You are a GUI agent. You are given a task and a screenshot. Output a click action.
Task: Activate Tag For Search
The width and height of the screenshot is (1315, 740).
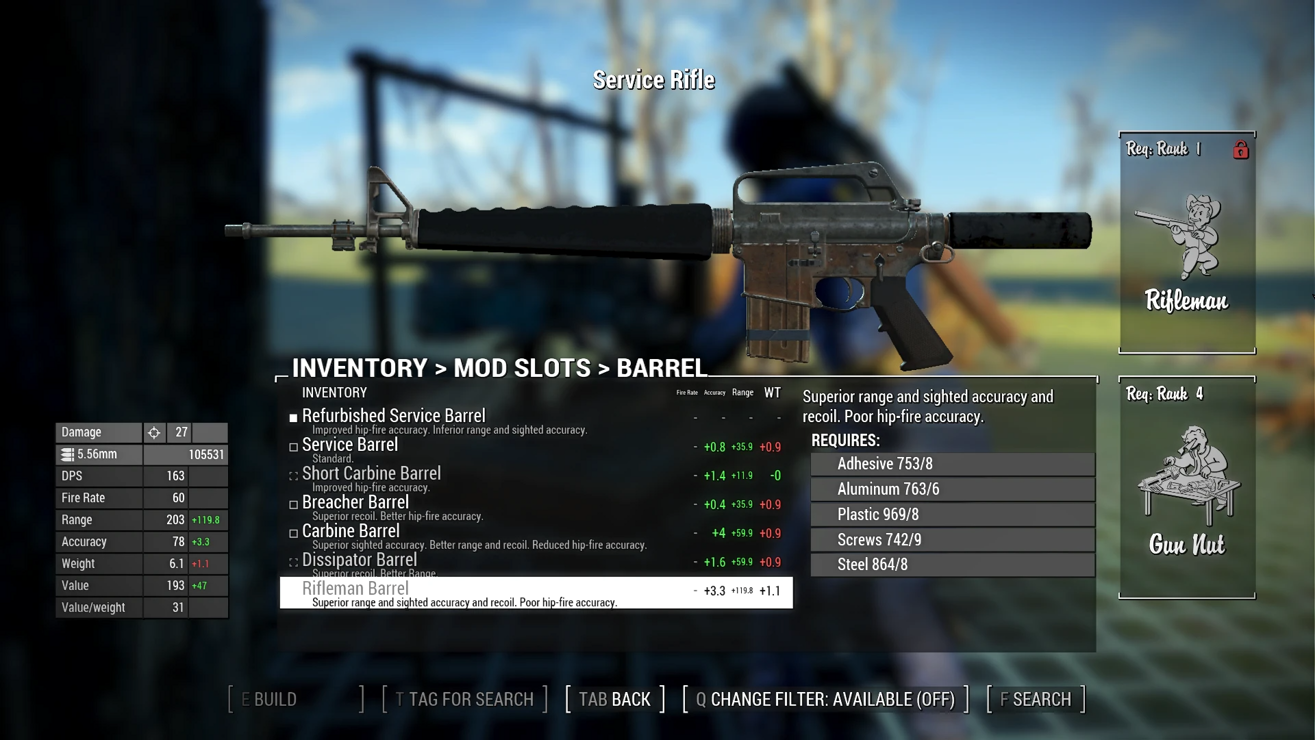coord(465,699)
